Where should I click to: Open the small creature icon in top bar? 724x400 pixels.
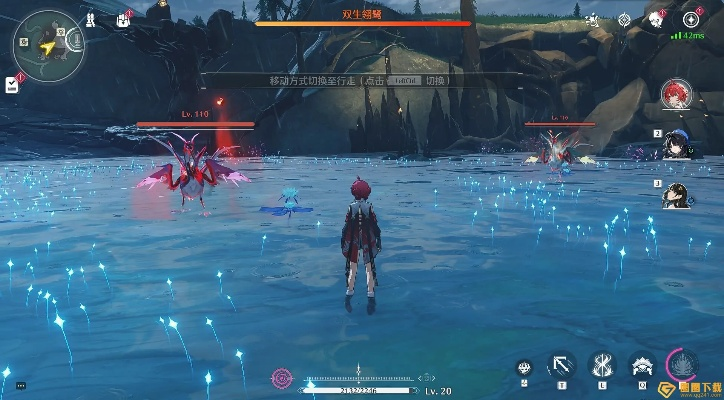coord(593,19)
